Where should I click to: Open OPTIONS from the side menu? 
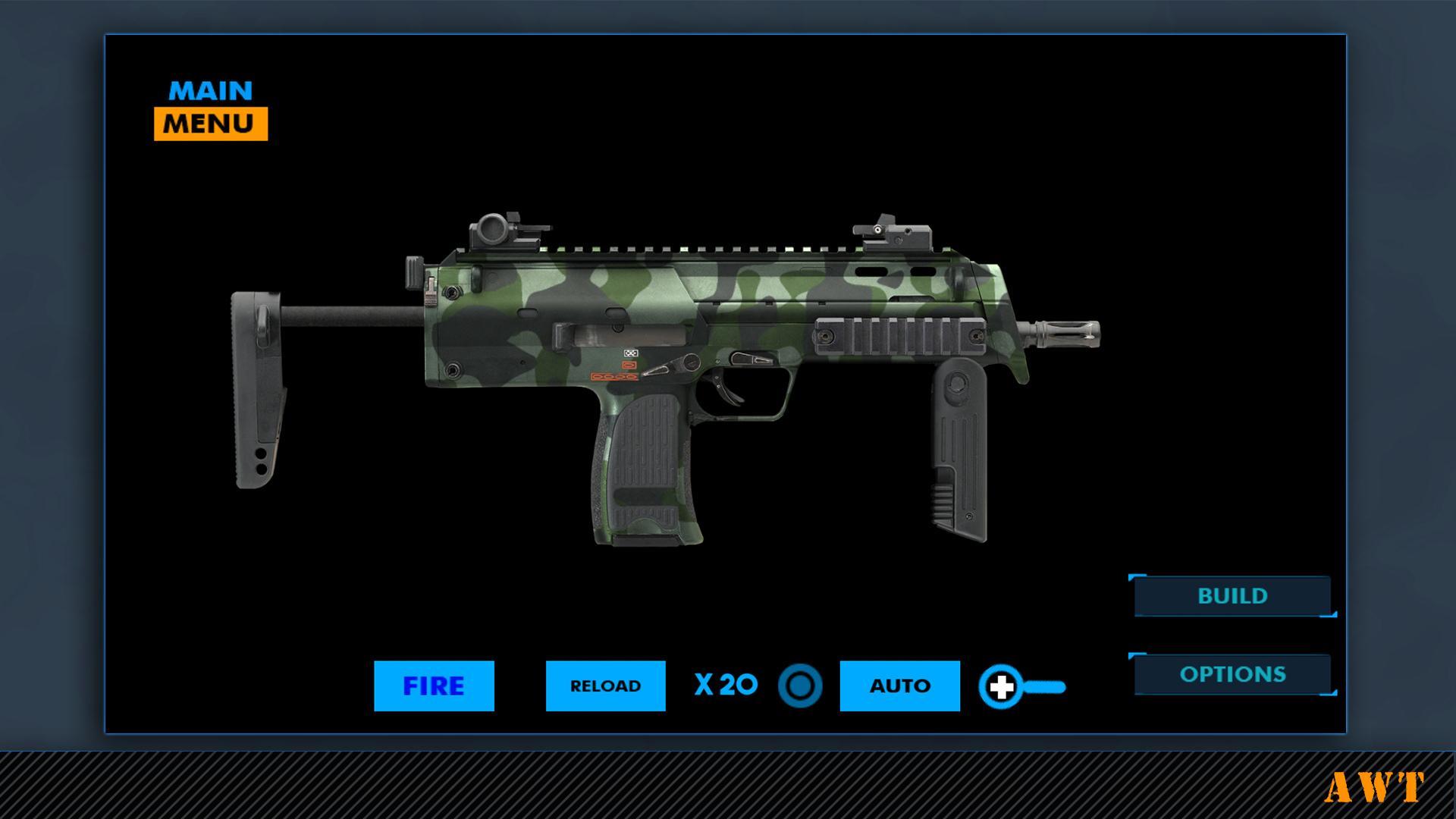(1232, 673)
